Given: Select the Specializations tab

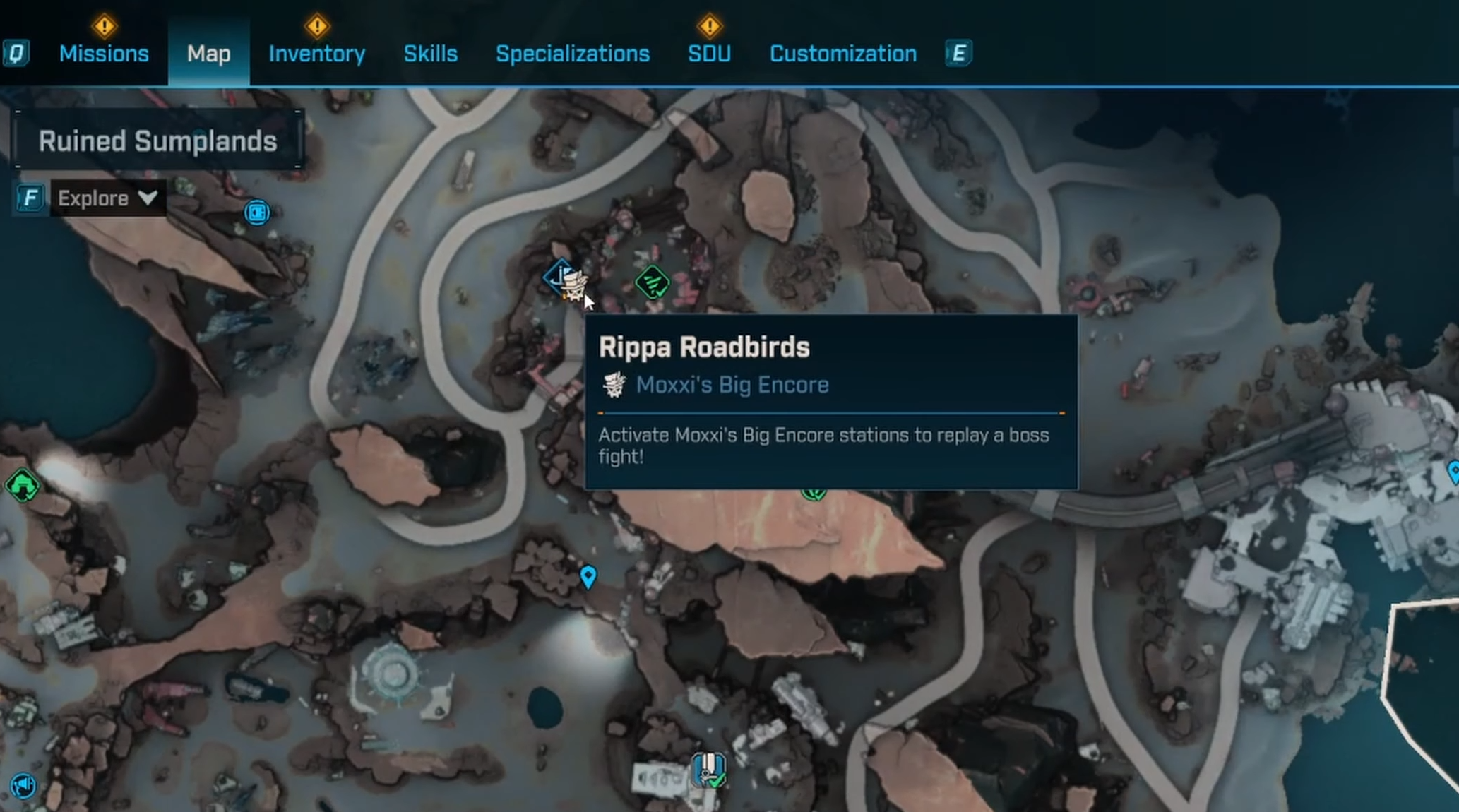Looking at the screenshot, I should coord(572,54).
